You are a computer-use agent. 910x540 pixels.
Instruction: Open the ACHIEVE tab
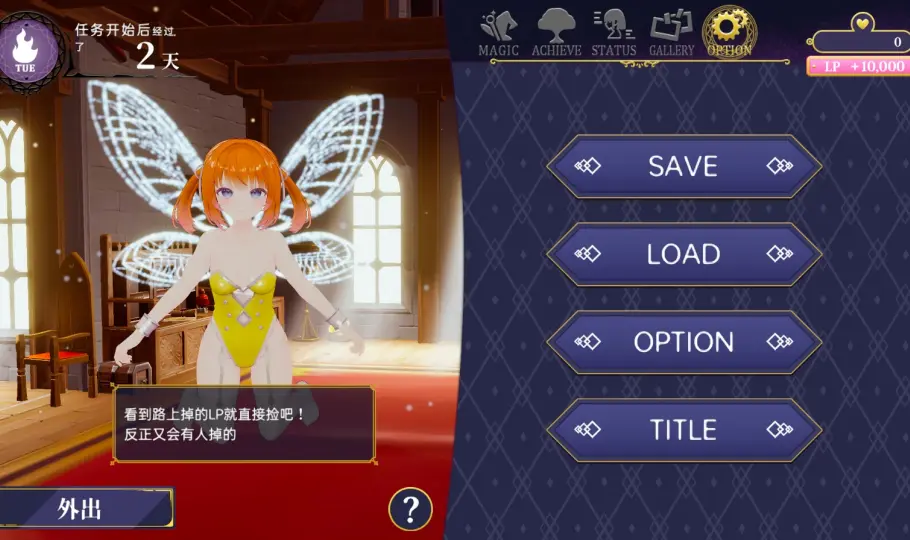click(556, 32)
